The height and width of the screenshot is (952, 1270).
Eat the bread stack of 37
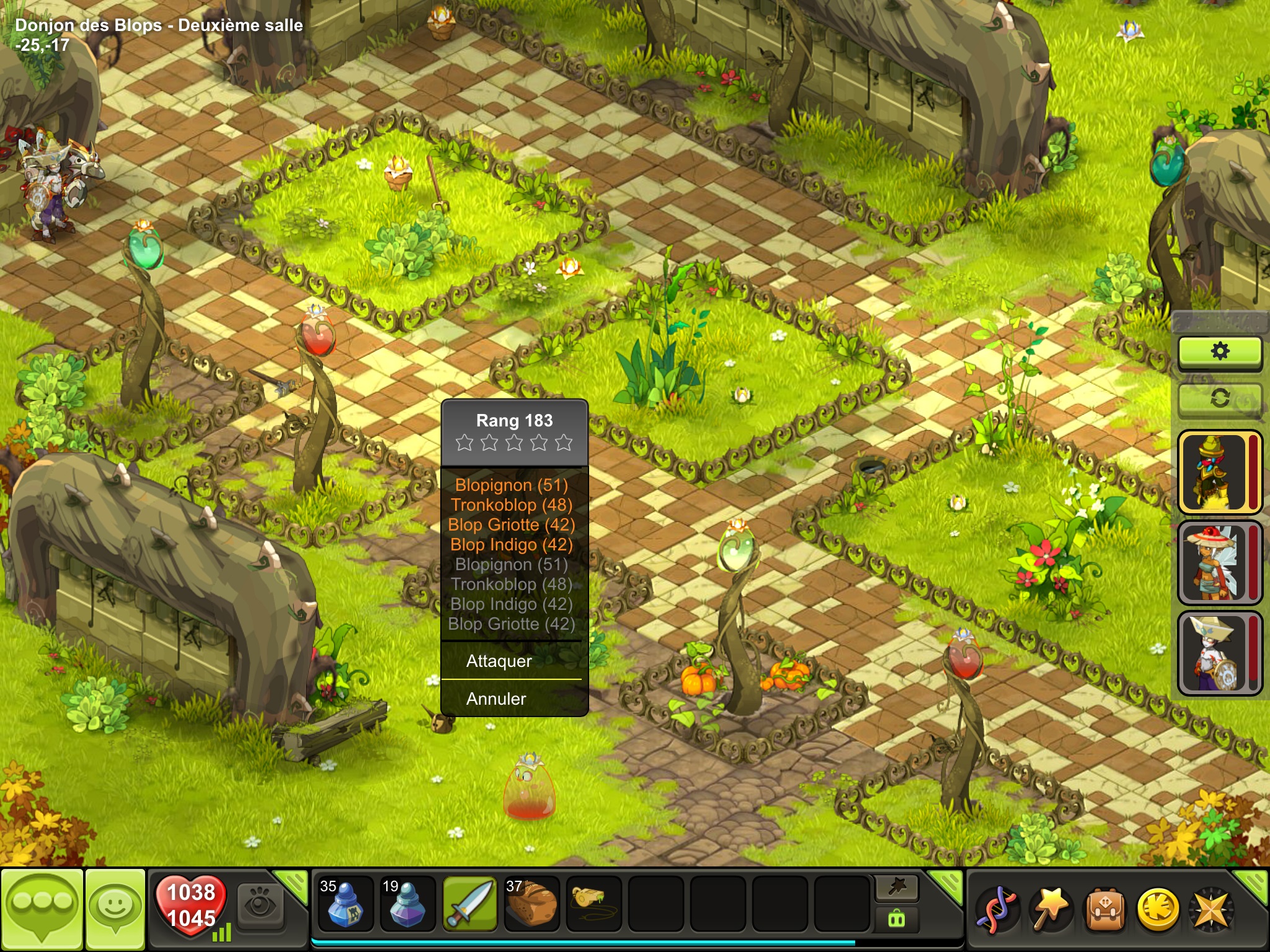coord(531,904)
